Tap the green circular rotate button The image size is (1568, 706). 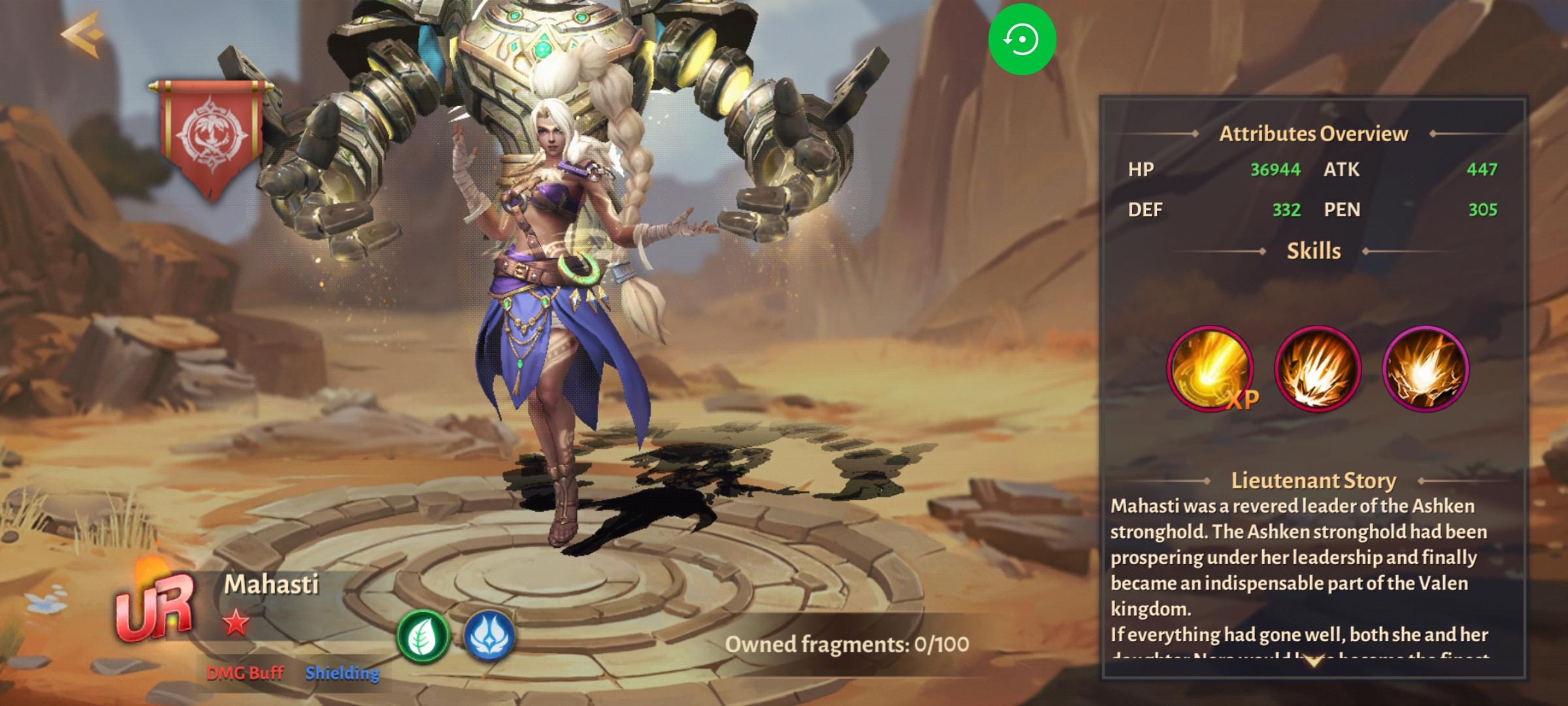1022,40
